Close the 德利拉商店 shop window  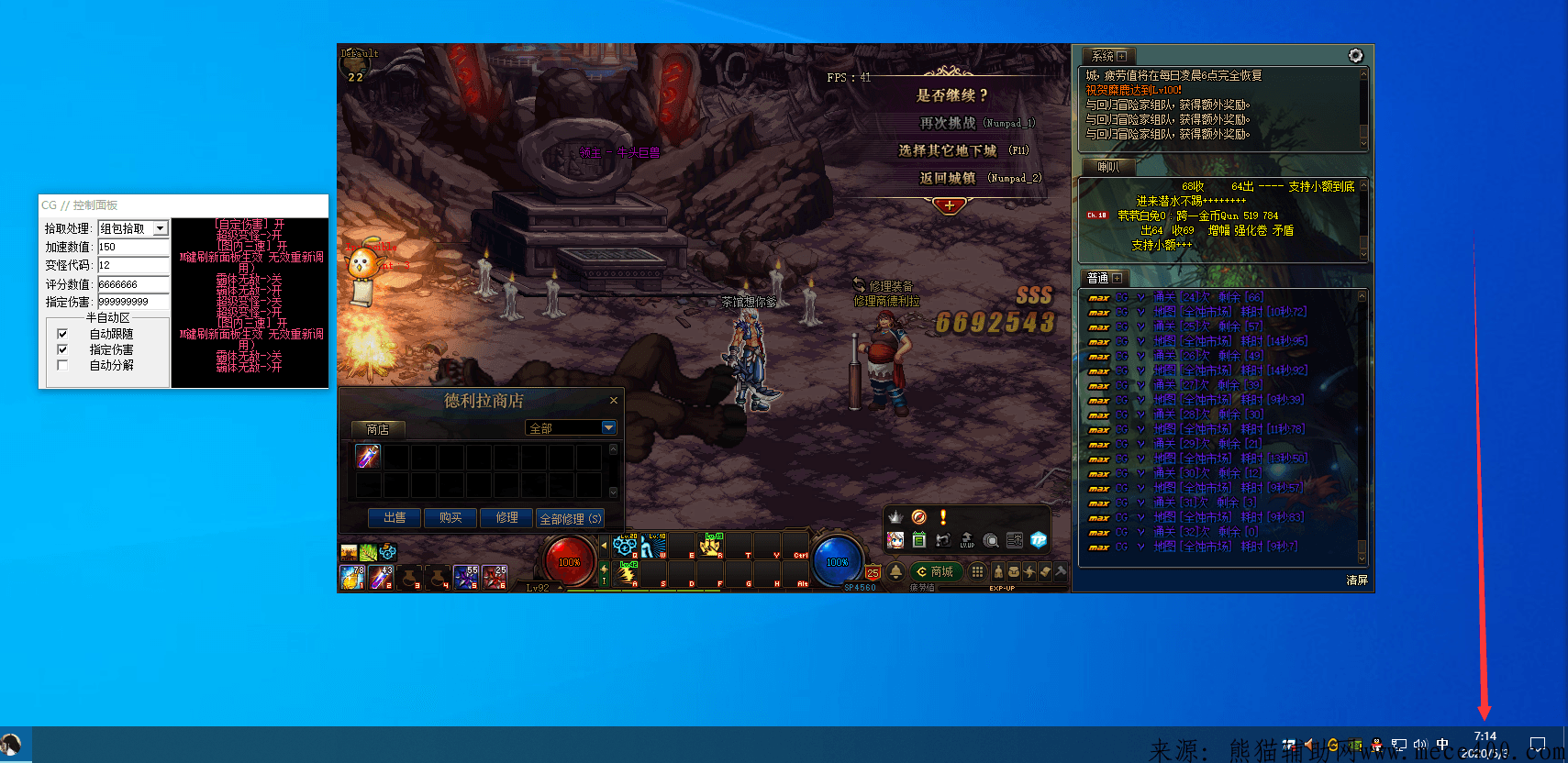pyautogui.click(x=614, y=401)
